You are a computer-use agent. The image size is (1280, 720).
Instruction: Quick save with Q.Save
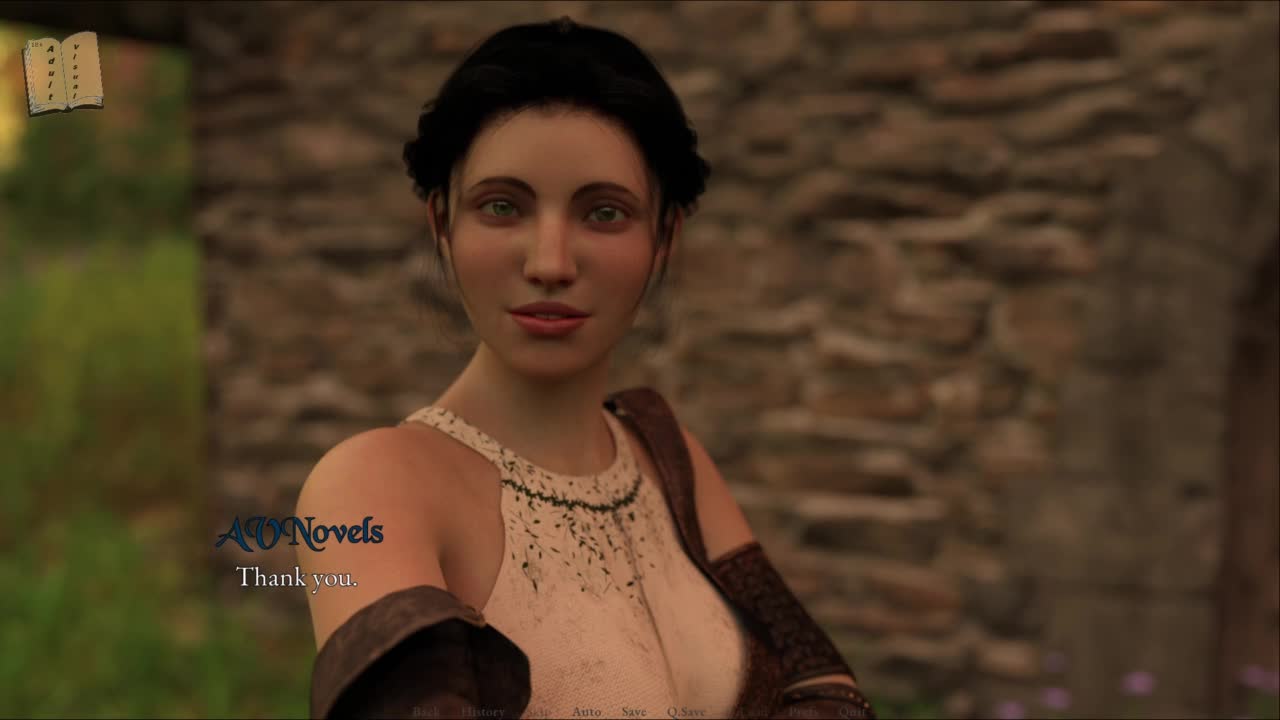point(686,712)
